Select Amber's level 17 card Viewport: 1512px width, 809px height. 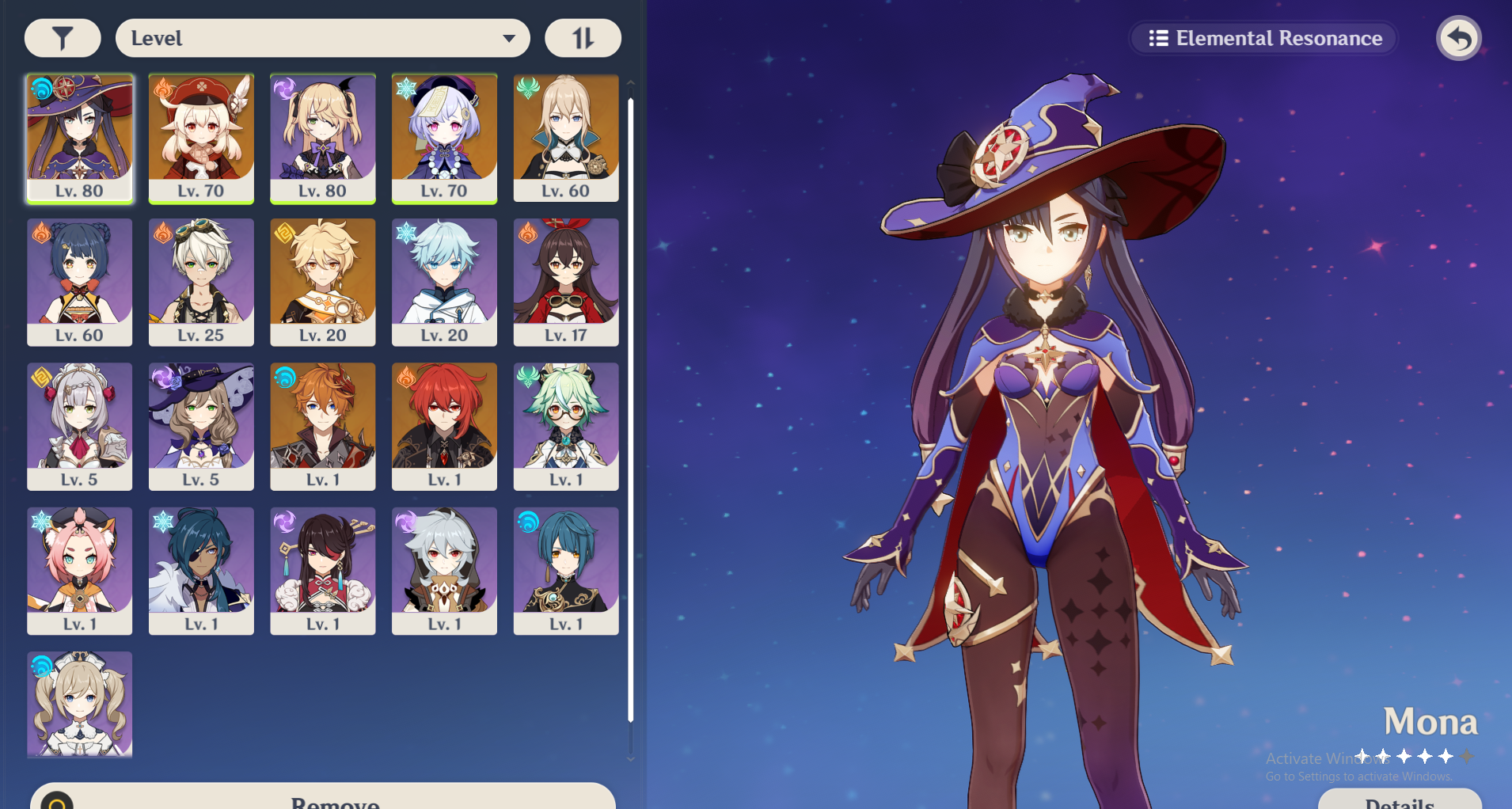click(566, 282)
